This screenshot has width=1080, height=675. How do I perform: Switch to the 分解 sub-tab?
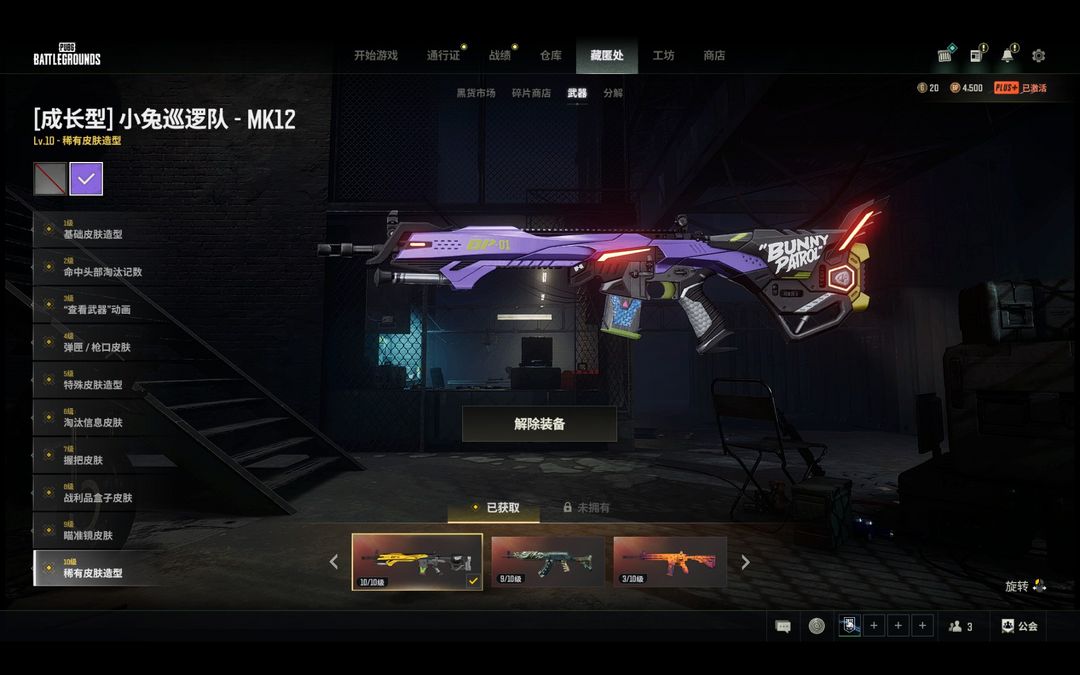pyautogui.click(x=613, y=93)
